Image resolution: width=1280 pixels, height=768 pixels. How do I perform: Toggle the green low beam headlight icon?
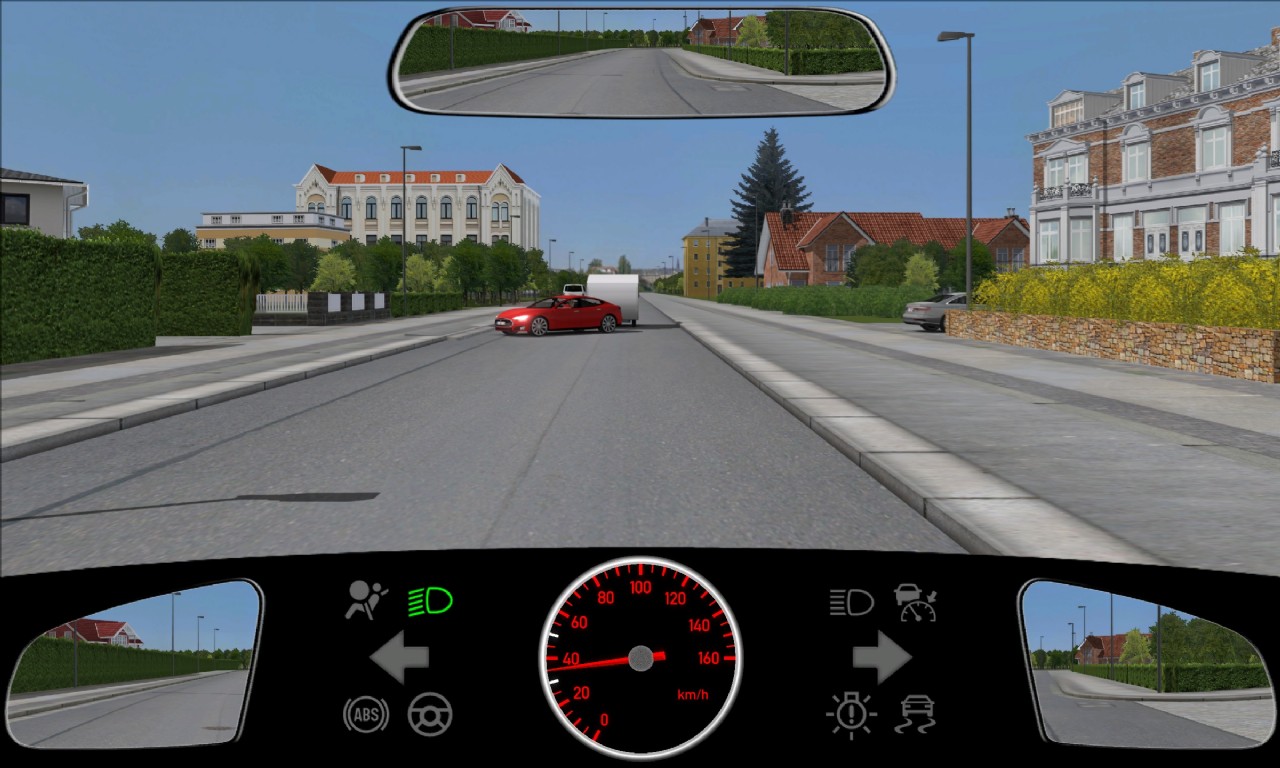pos(430,601)
